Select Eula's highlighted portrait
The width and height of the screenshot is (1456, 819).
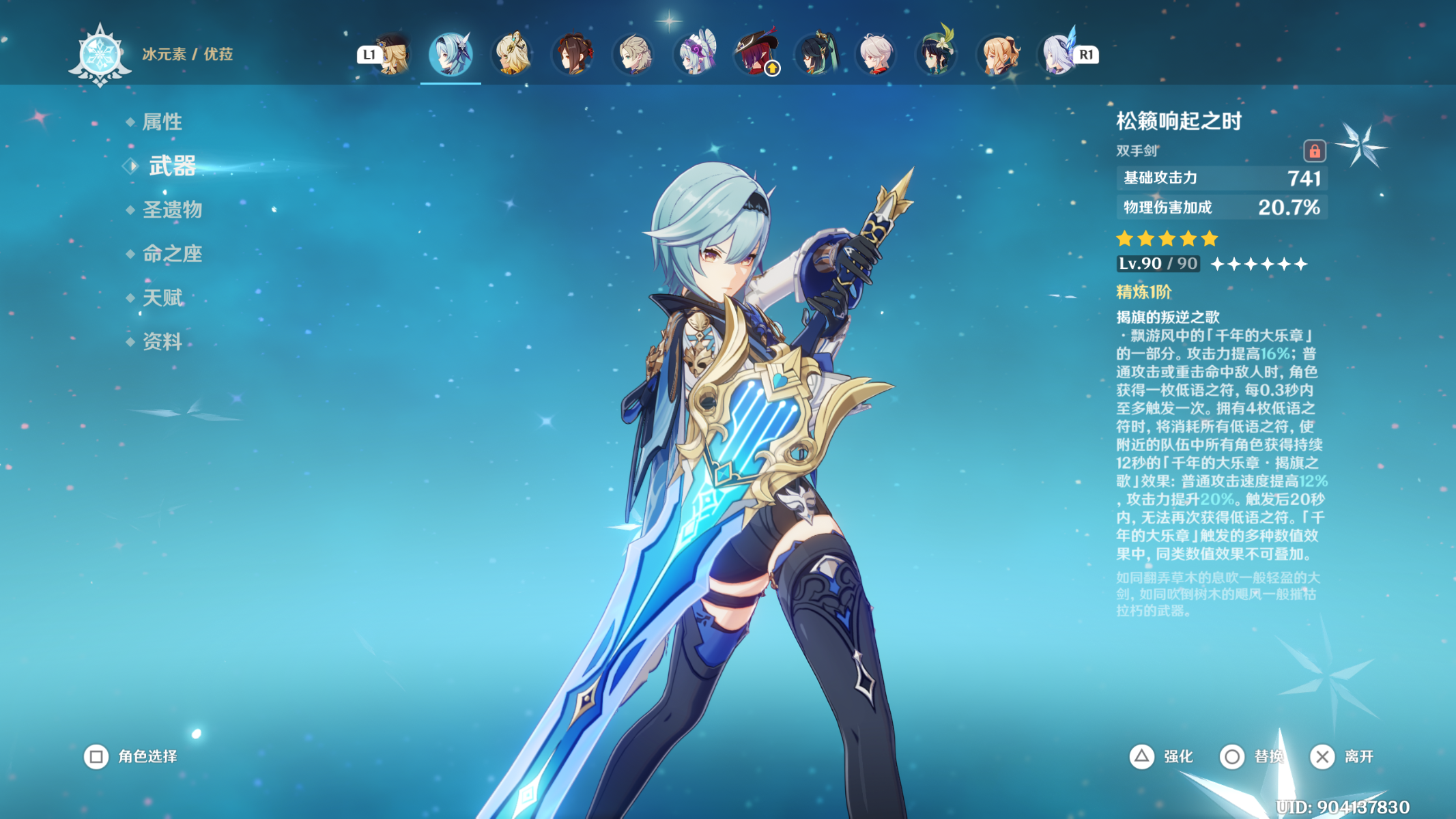[451, 54]
